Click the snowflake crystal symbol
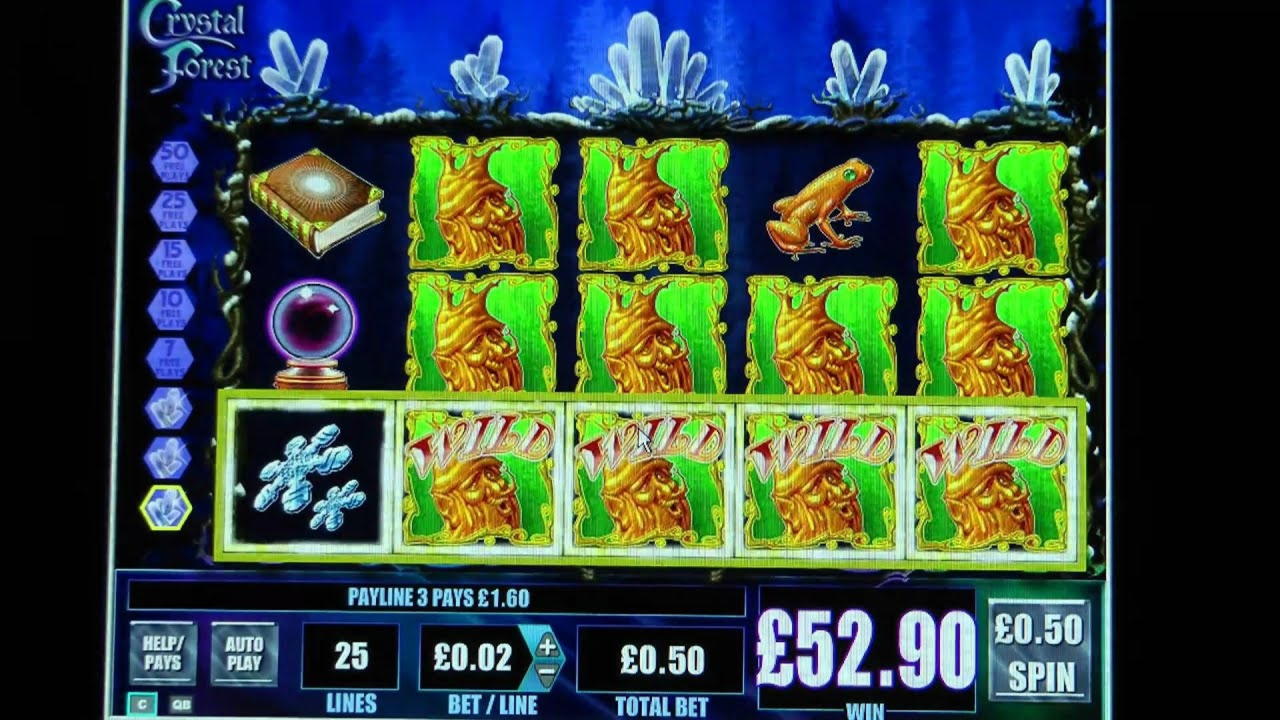 coord(310,473)
